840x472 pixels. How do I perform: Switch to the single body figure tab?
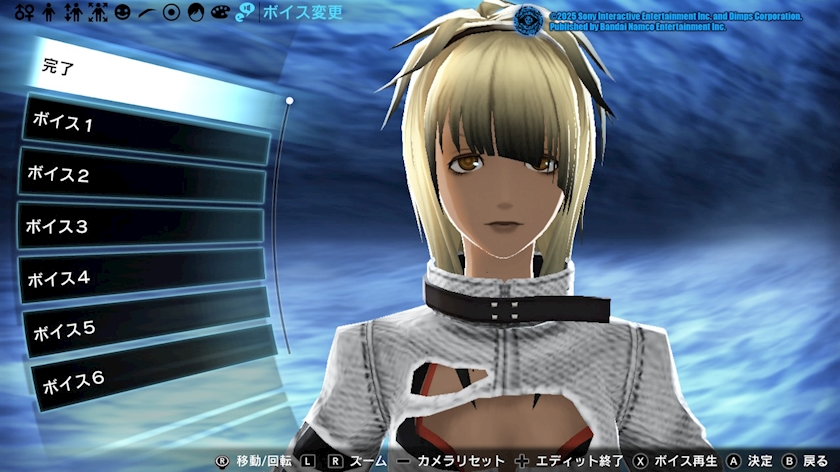tap(50, 13)
